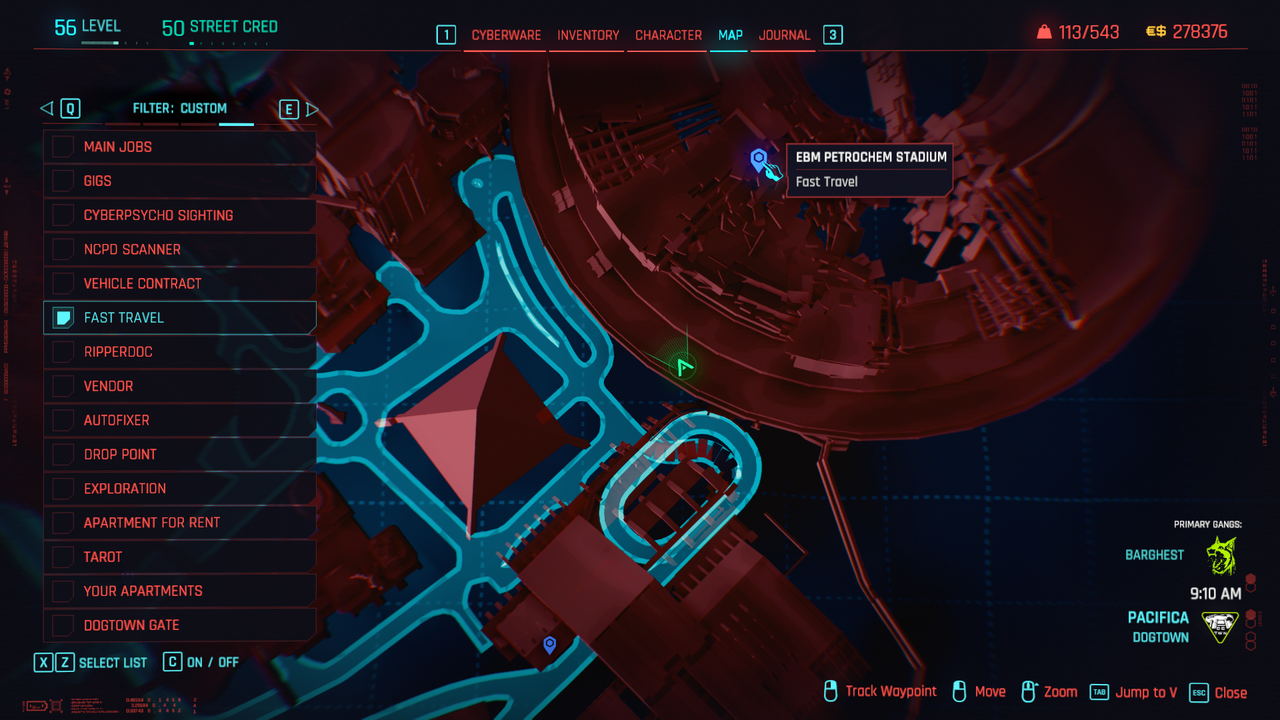This screenshot has height=720, width=1280.
Task: Toggle the Main Jobs filter
Action: [63, 147]
